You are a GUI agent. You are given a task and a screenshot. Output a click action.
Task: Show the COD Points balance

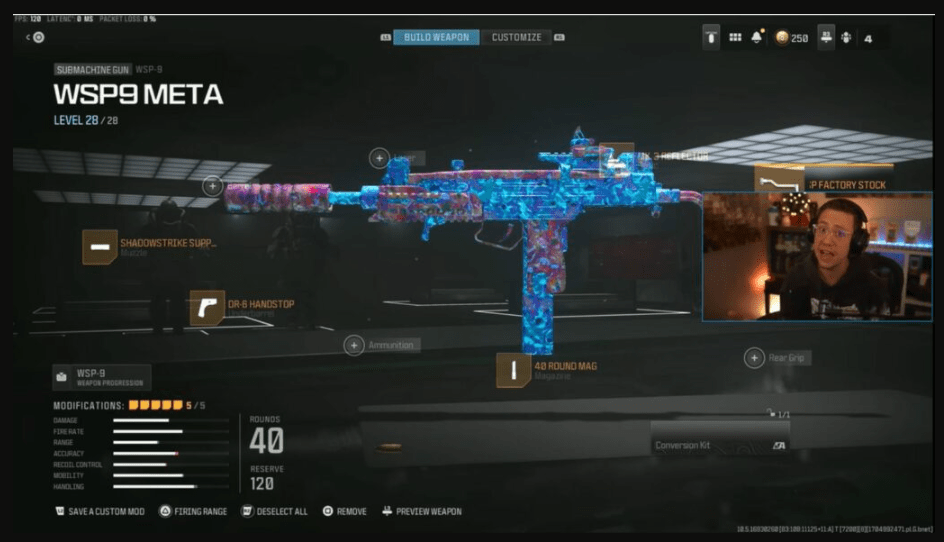pyautogui.click(x=791, y=38)
